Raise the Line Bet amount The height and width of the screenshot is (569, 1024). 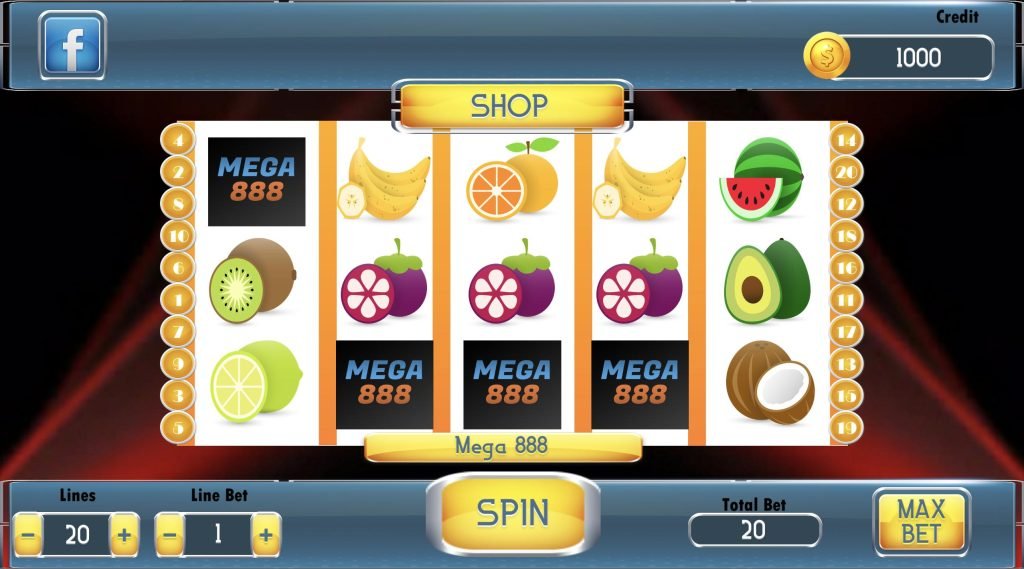(265, 535)
